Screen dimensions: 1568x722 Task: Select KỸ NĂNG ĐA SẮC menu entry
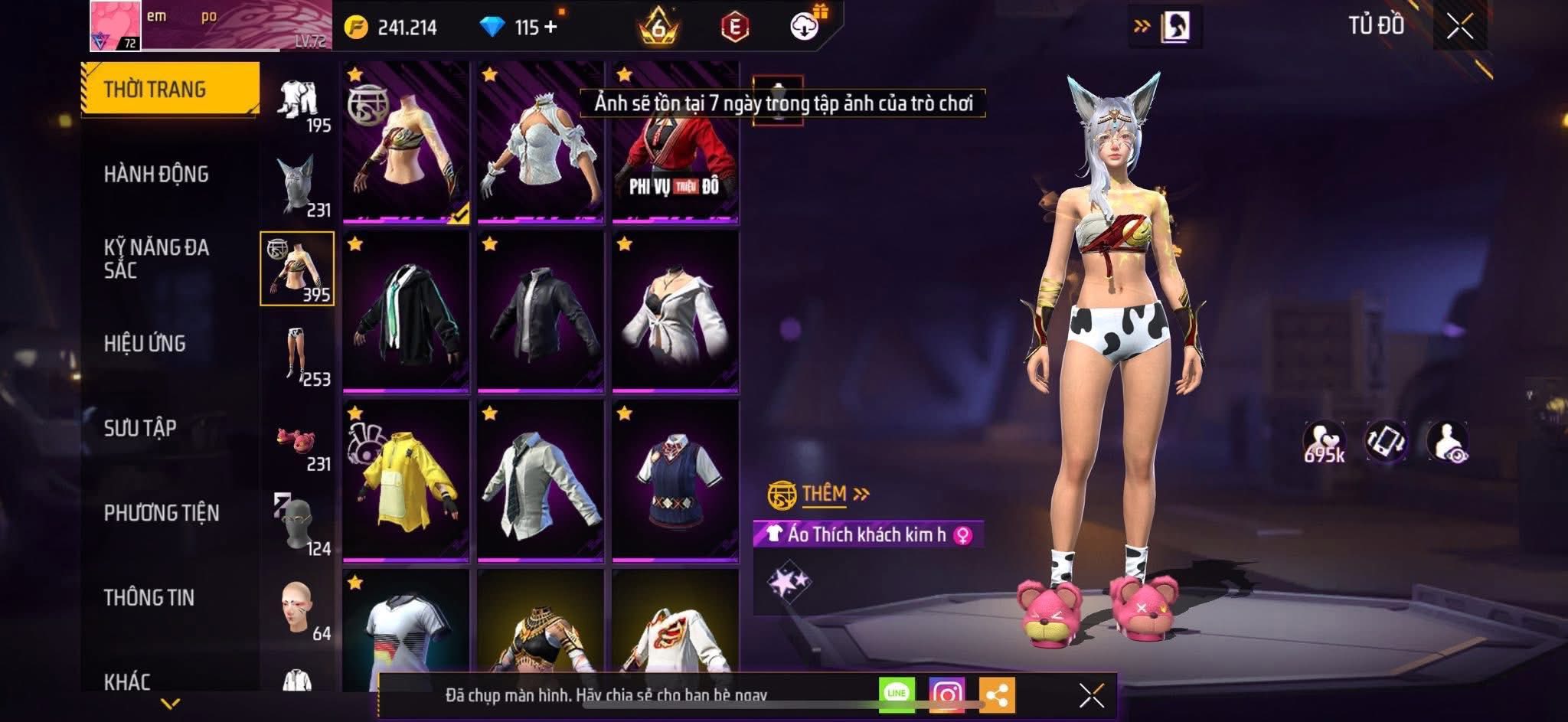(x=156, y=258)
